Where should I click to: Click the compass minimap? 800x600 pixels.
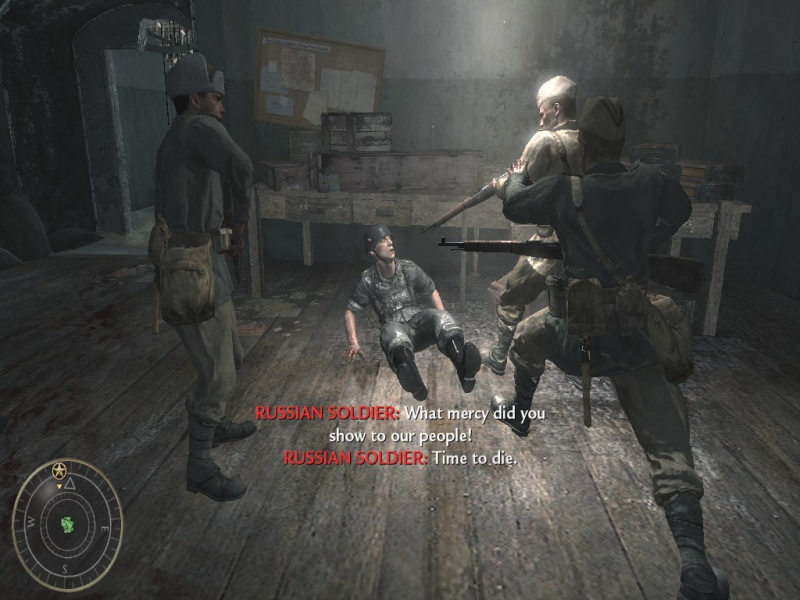(x=67, y=524)
